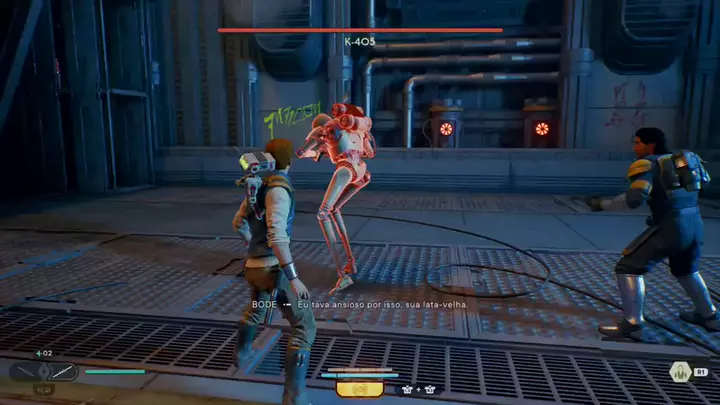Screen dimensions: 720x405
Task: Select the left lightsaber stance slot
Action: click(28, 372)
